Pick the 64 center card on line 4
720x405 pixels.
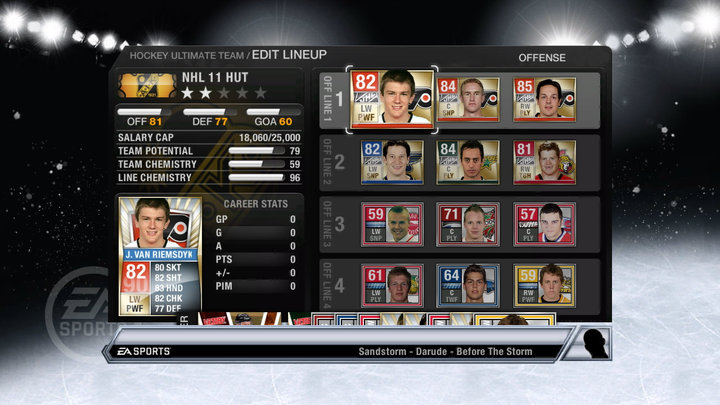pyautogui.click(x=467, y=284)
